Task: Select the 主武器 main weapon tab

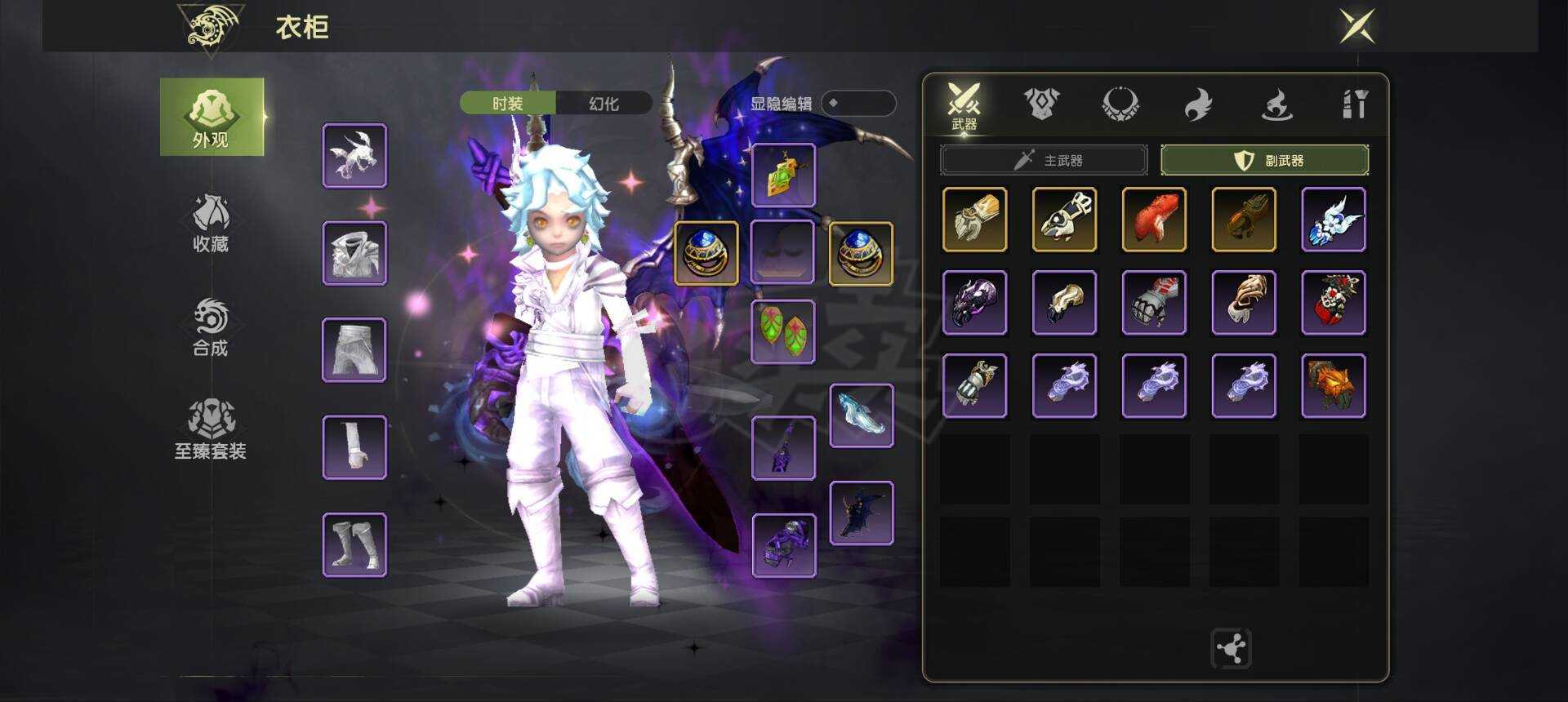Action: [x=1044, y=160]
